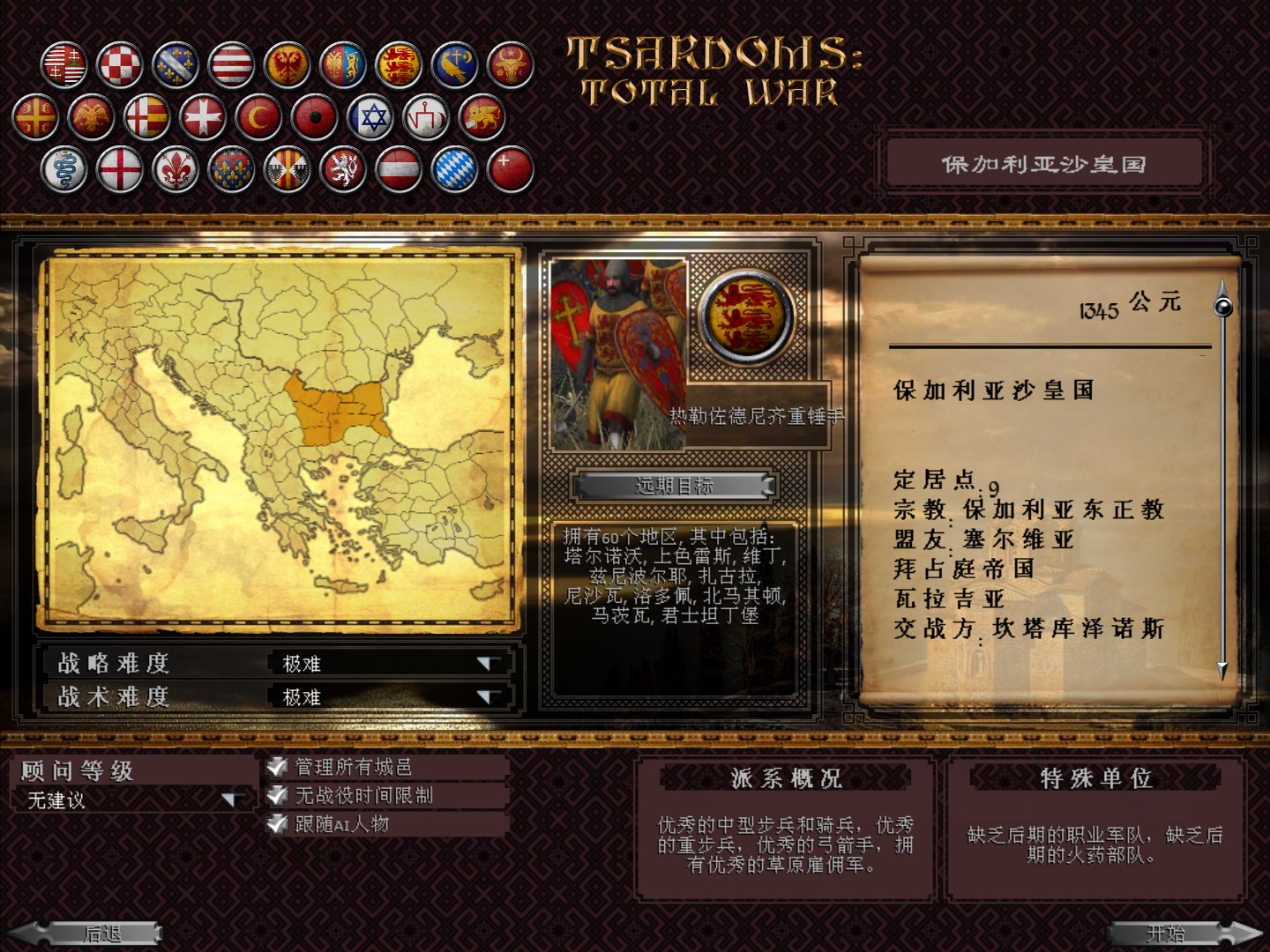Select the Ottoman crescent faction shield
1270x952 pixels.
click(259, 117)
